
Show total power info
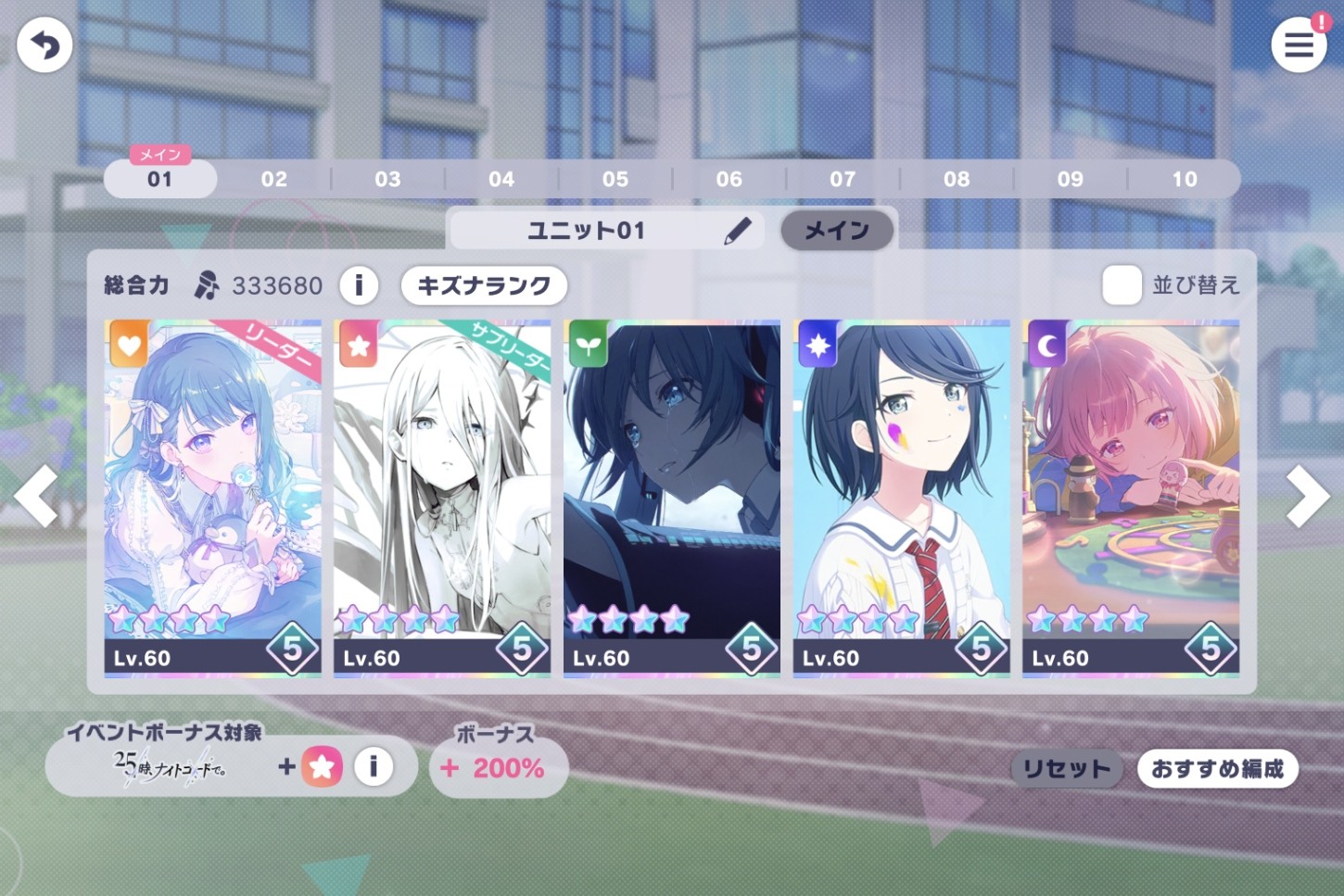(x=359, y=284)
